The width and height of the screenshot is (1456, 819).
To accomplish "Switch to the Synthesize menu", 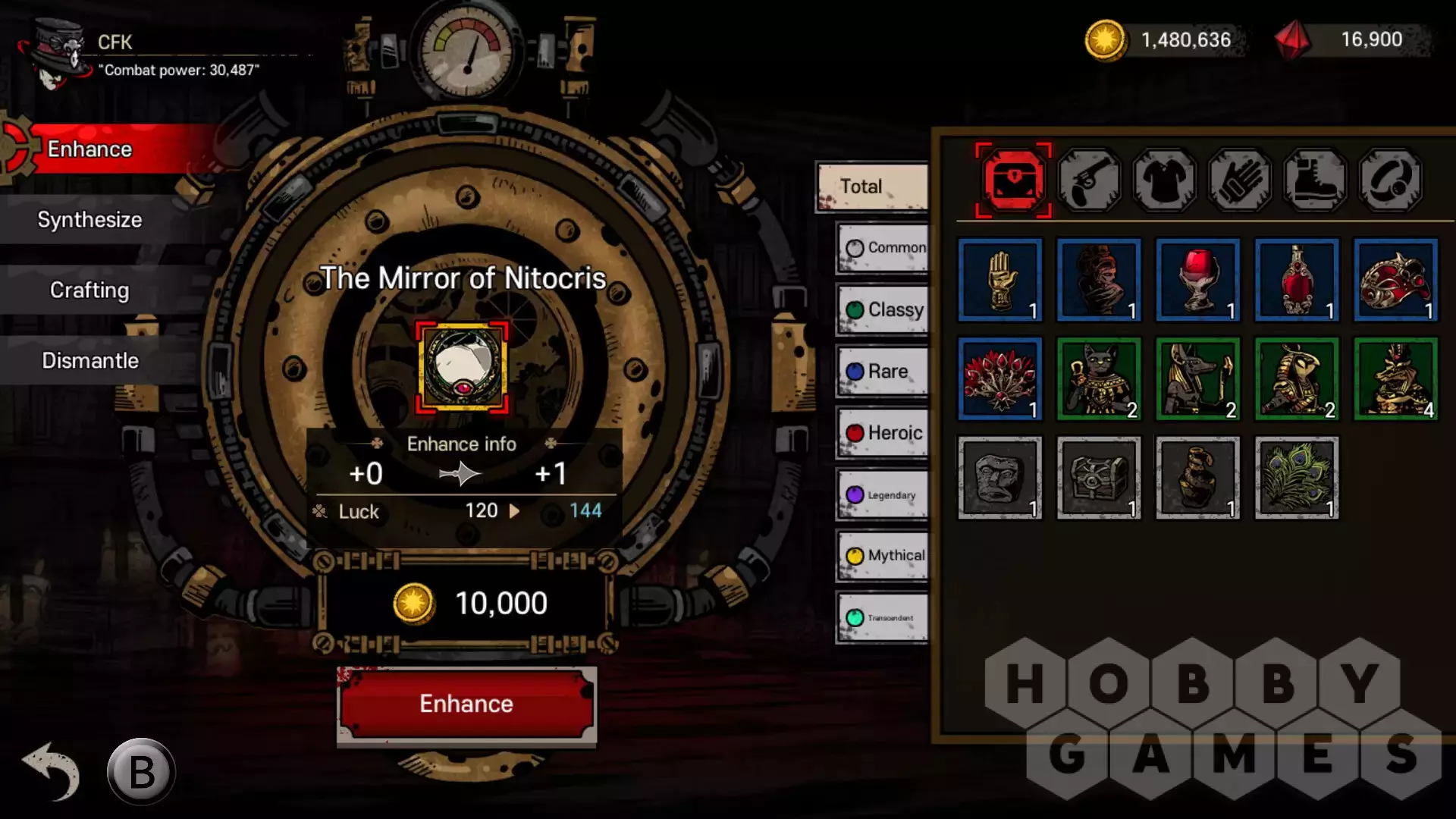I will 89,220.
